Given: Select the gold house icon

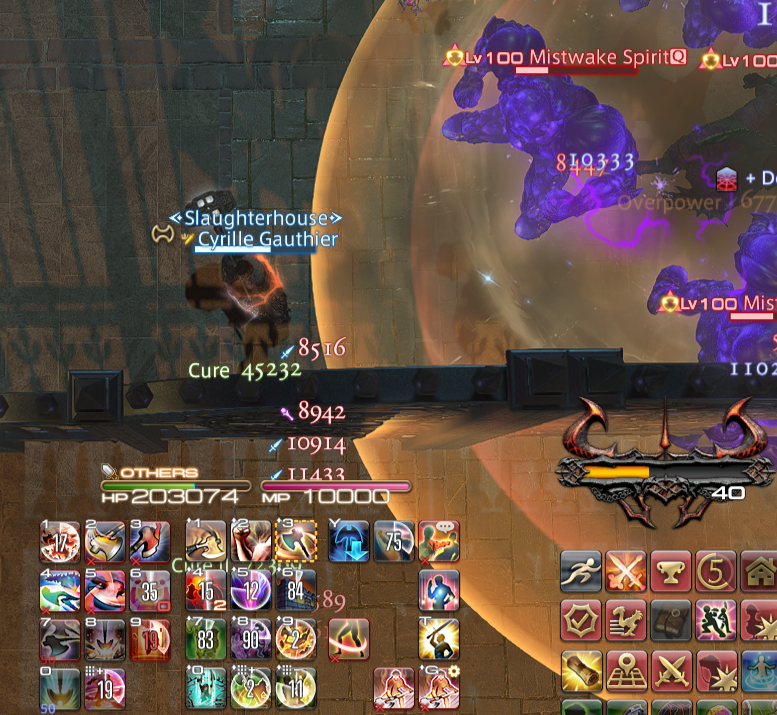Looking at the screenshot, I should click(x=759, y=572).
